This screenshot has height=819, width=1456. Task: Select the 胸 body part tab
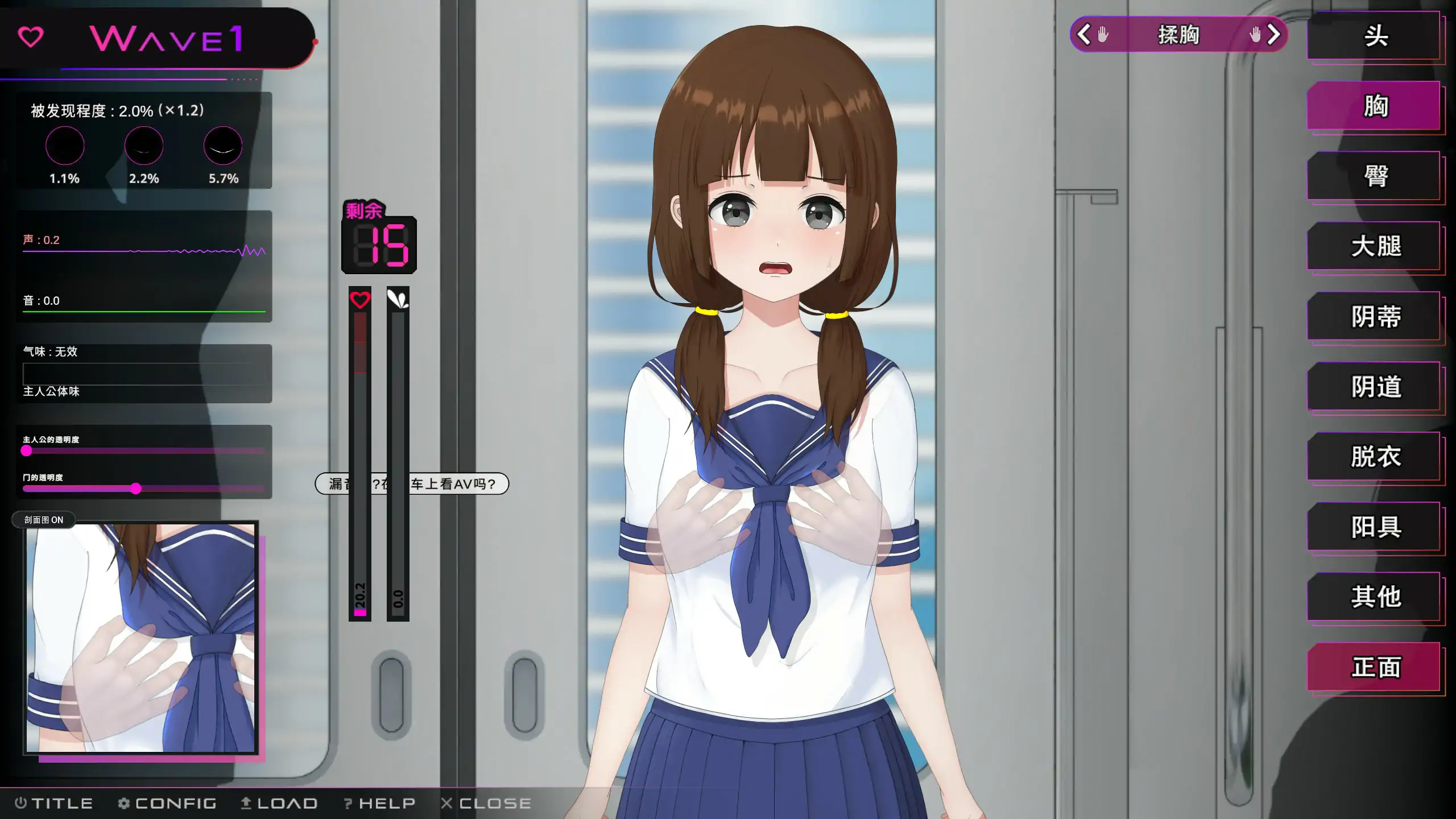coord(1375,106)
